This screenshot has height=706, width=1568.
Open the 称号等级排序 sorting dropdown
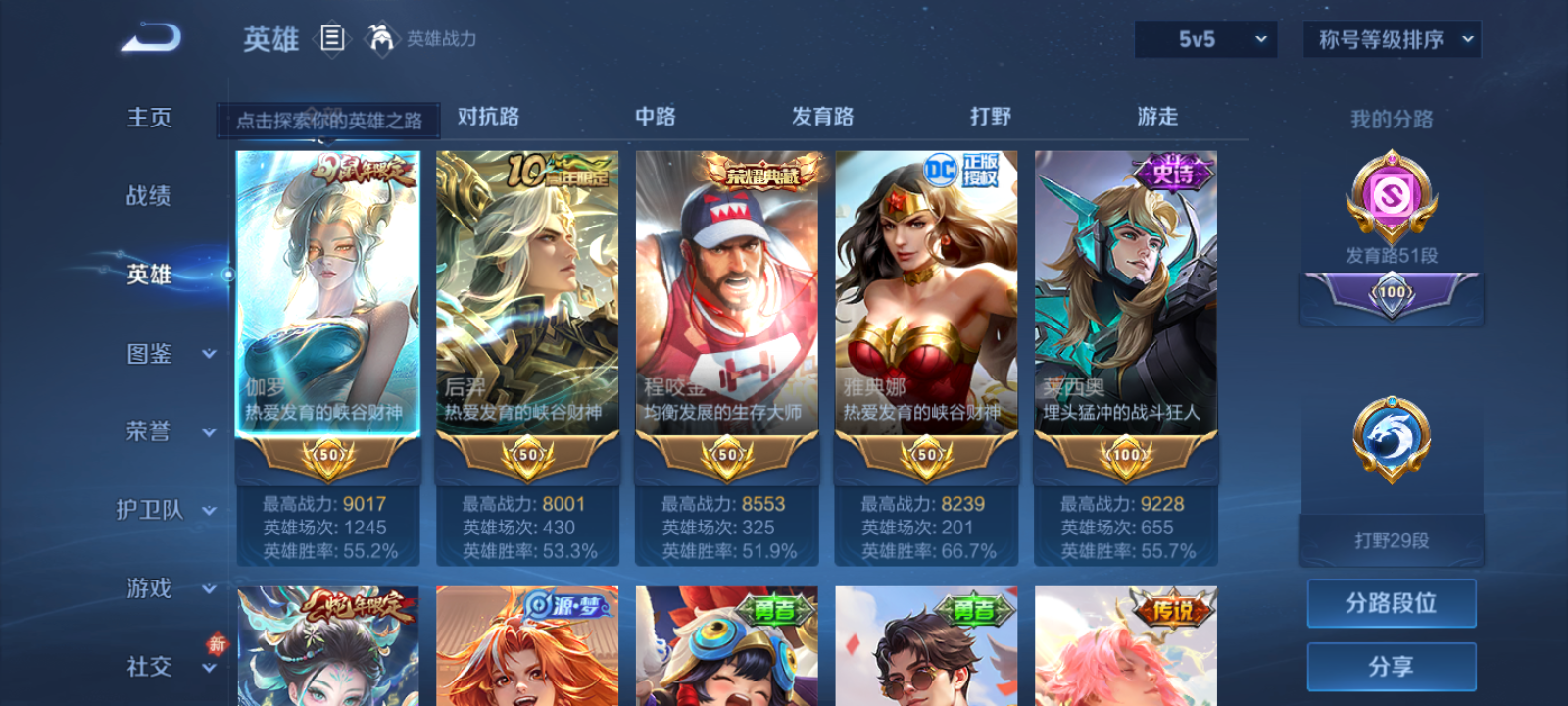coord(1390,39)
